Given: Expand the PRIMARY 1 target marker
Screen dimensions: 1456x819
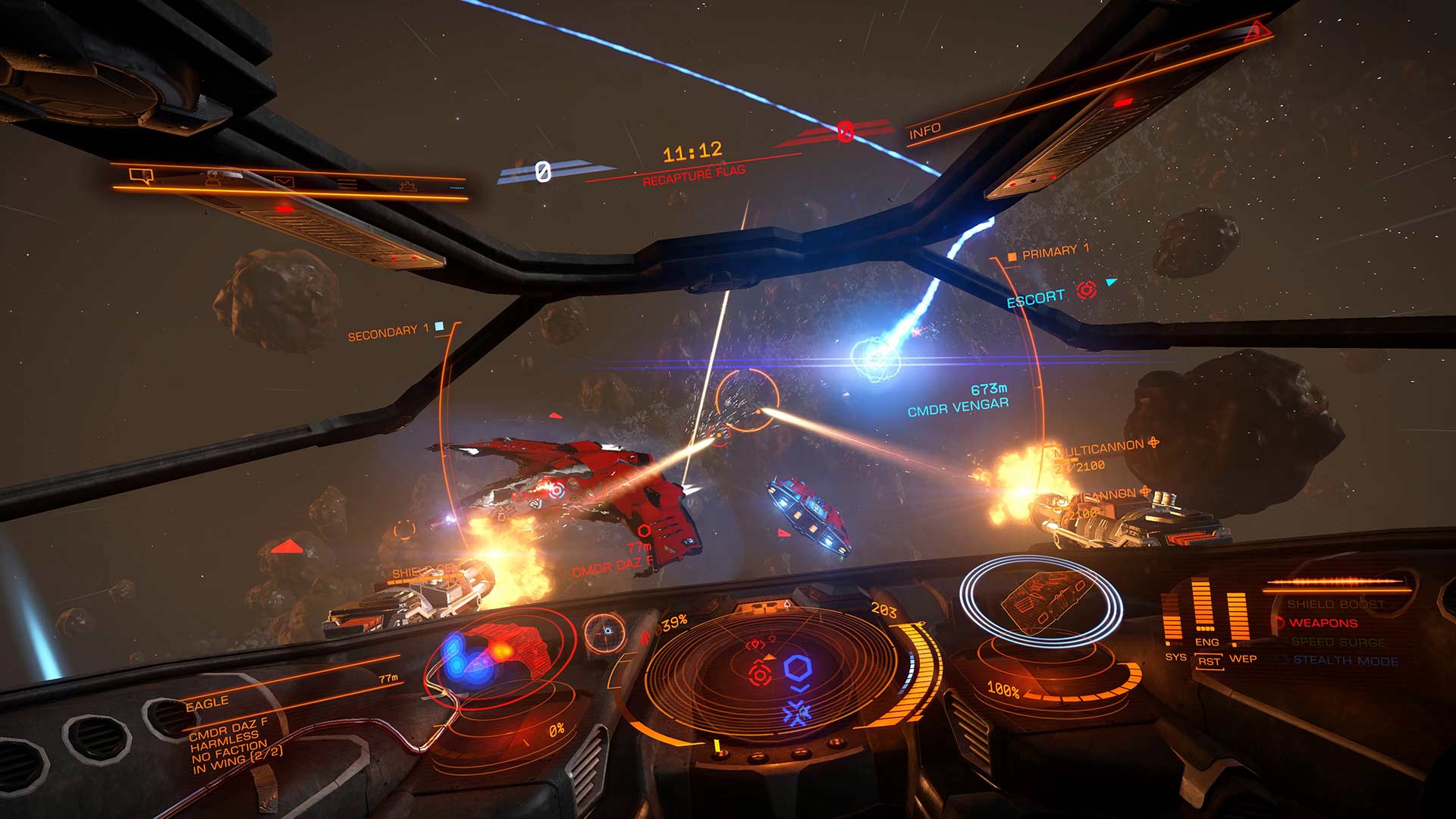Looking at the screenshot, I should (x=1013, y=256).
